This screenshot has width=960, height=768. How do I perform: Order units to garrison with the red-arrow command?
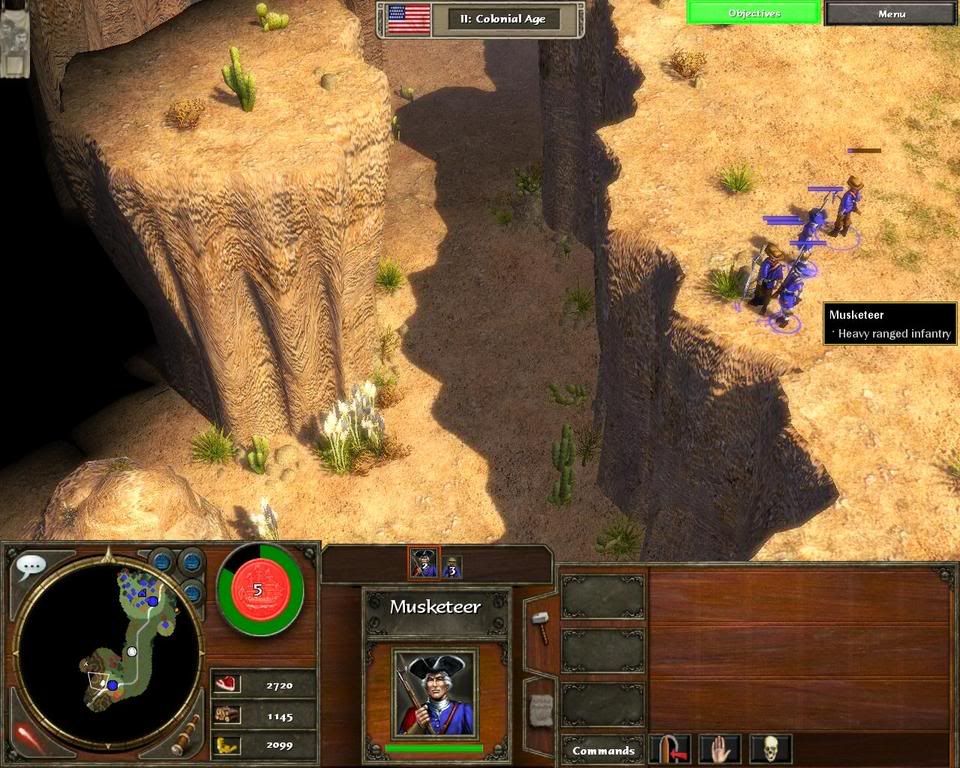[x=668, y=749]
